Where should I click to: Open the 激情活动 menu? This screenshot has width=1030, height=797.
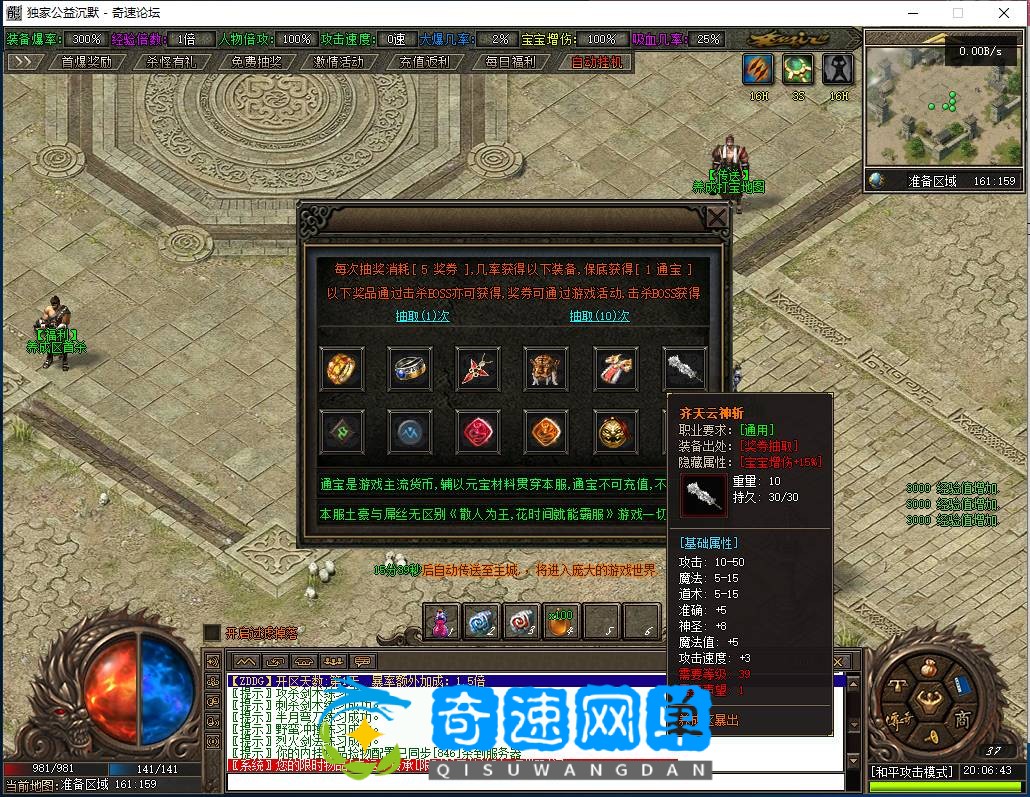click(339, 61)
